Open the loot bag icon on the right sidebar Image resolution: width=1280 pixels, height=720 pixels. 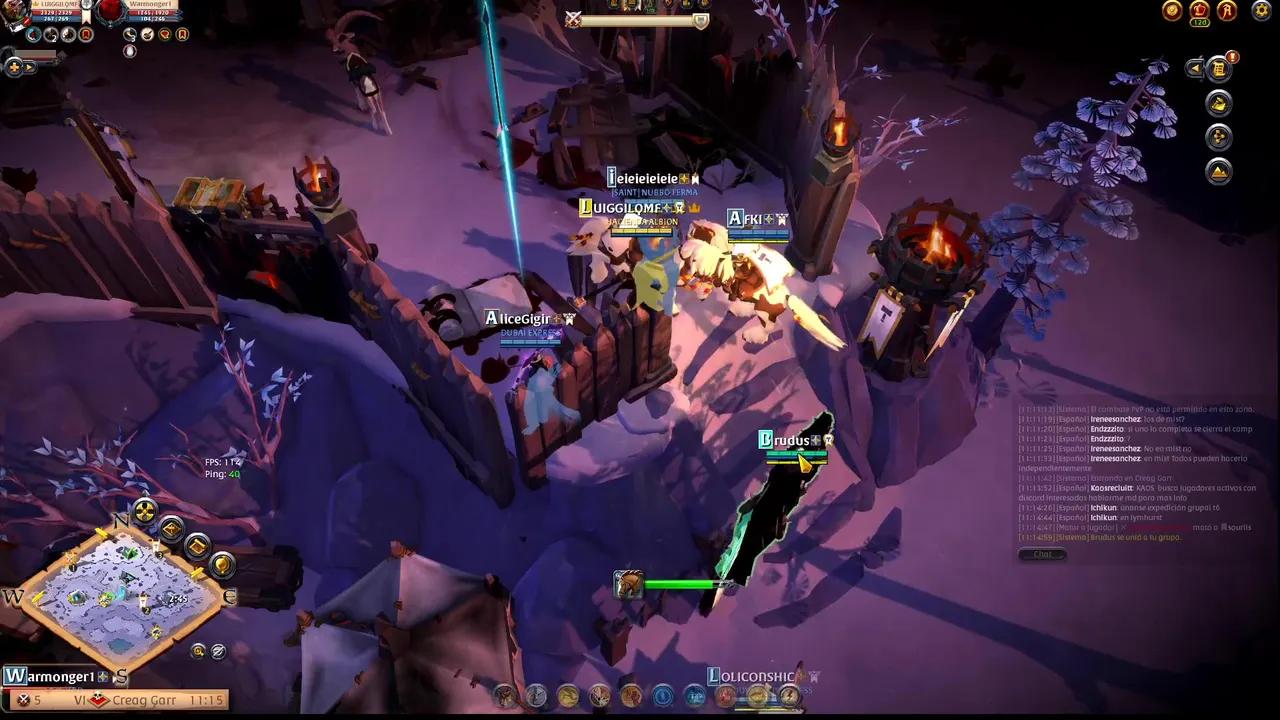pyautogui.click(x=1218, y=103)
